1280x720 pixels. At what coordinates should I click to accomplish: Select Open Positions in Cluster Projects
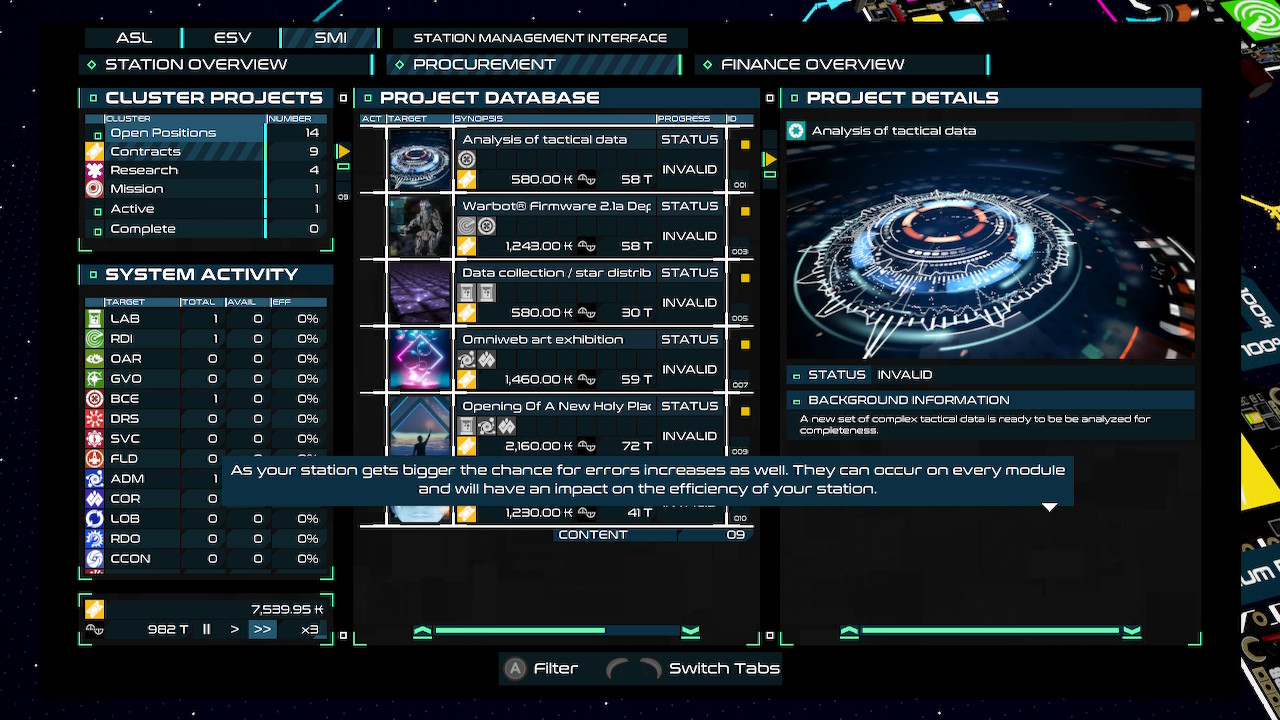tap(163, 133)
